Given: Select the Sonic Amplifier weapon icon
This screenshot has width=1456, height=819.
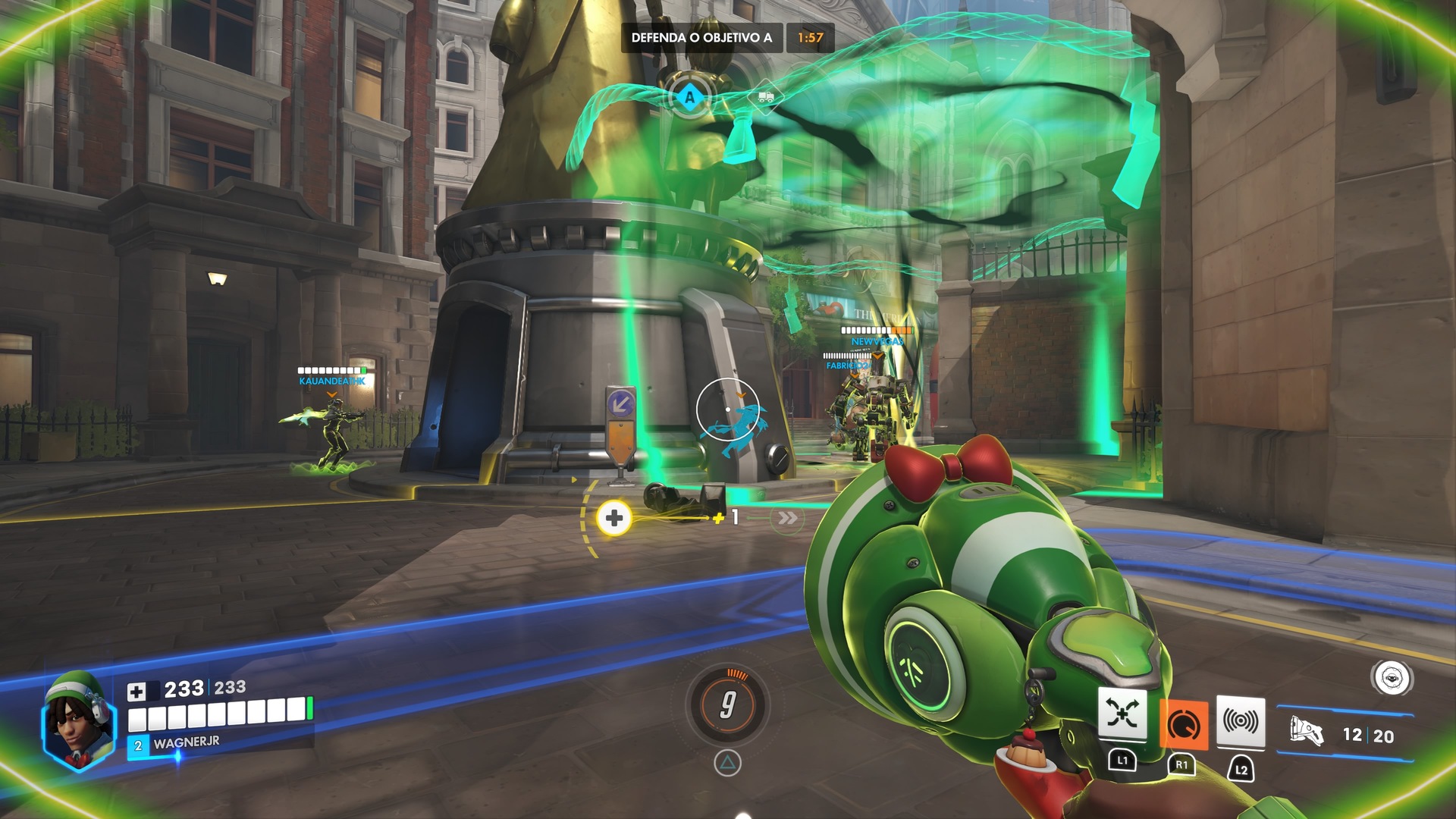Looking at the screenshot, I should 1306,732.
